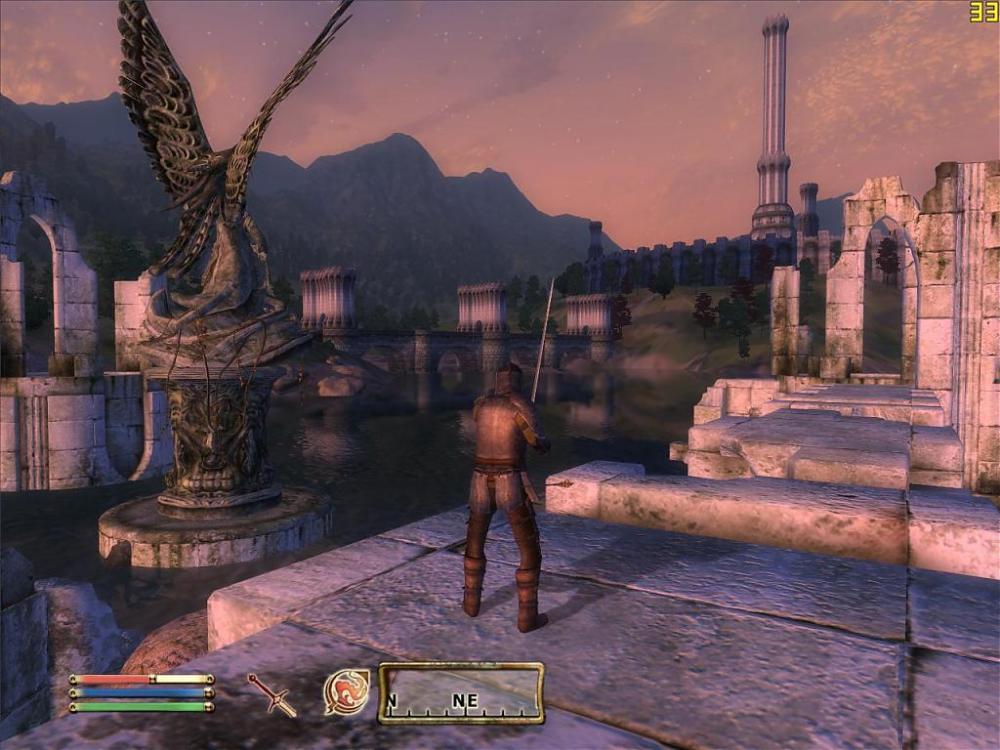
Task: Click the active spell icon
Action: [346, 692]
